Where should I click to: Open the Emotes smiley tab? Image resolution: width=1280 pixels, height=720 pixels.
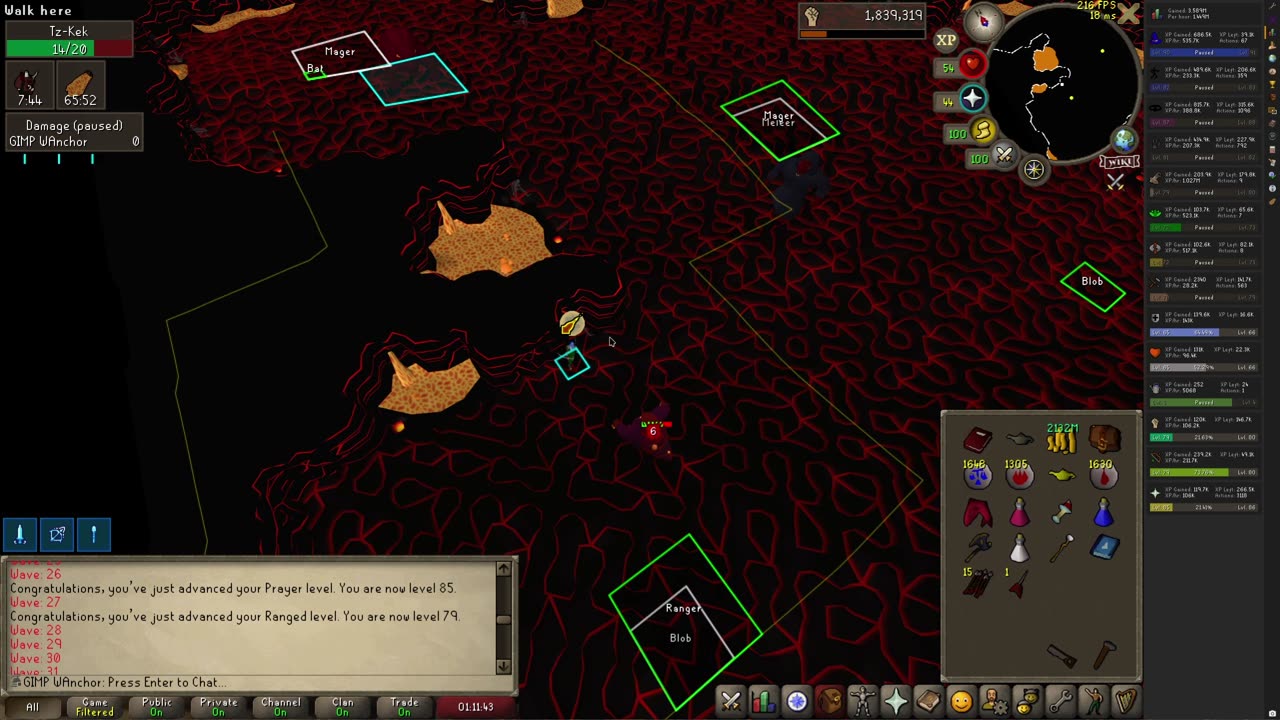point(961,701)
